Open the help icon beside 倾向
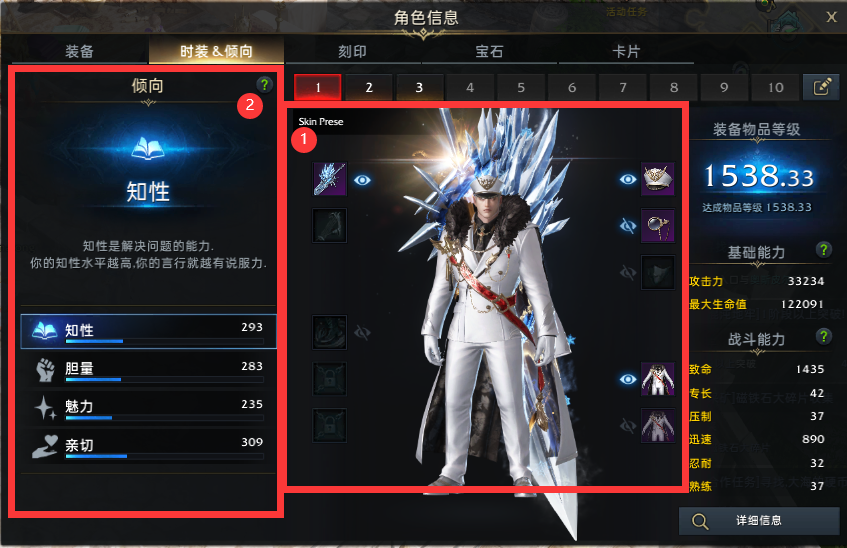This screenshot has height=548, width=847. (264, 85)
